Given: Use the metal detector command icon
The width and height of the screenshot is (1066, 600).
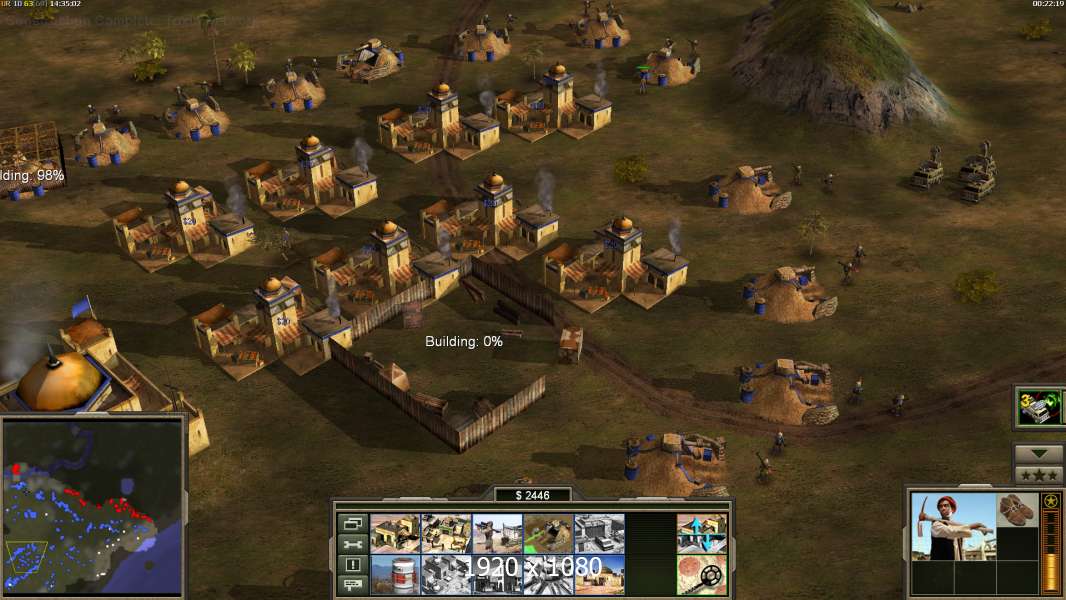Looking at the screenshot, I should click(701, 574).
